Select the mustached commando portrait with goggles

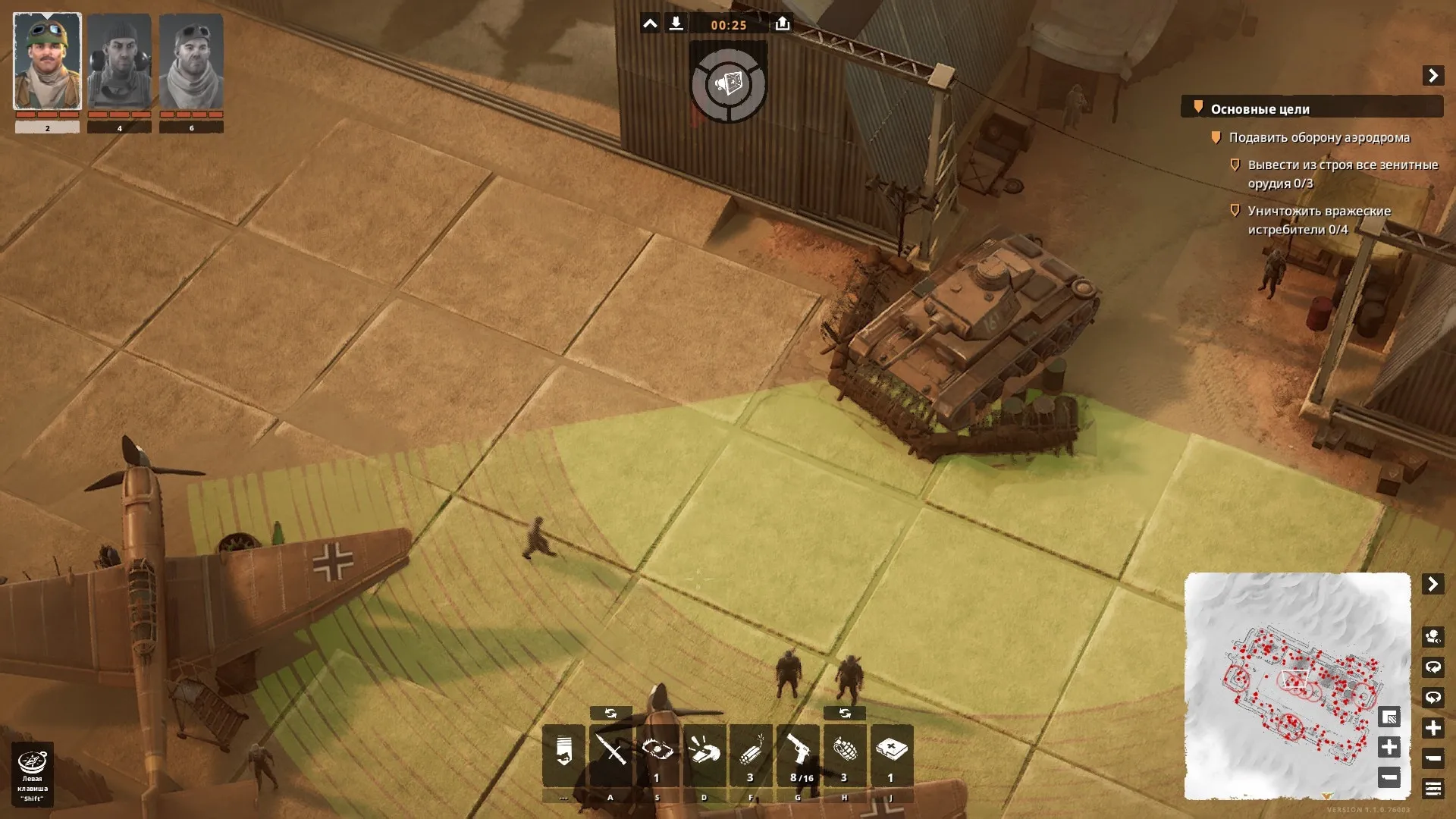pos(47,62)
